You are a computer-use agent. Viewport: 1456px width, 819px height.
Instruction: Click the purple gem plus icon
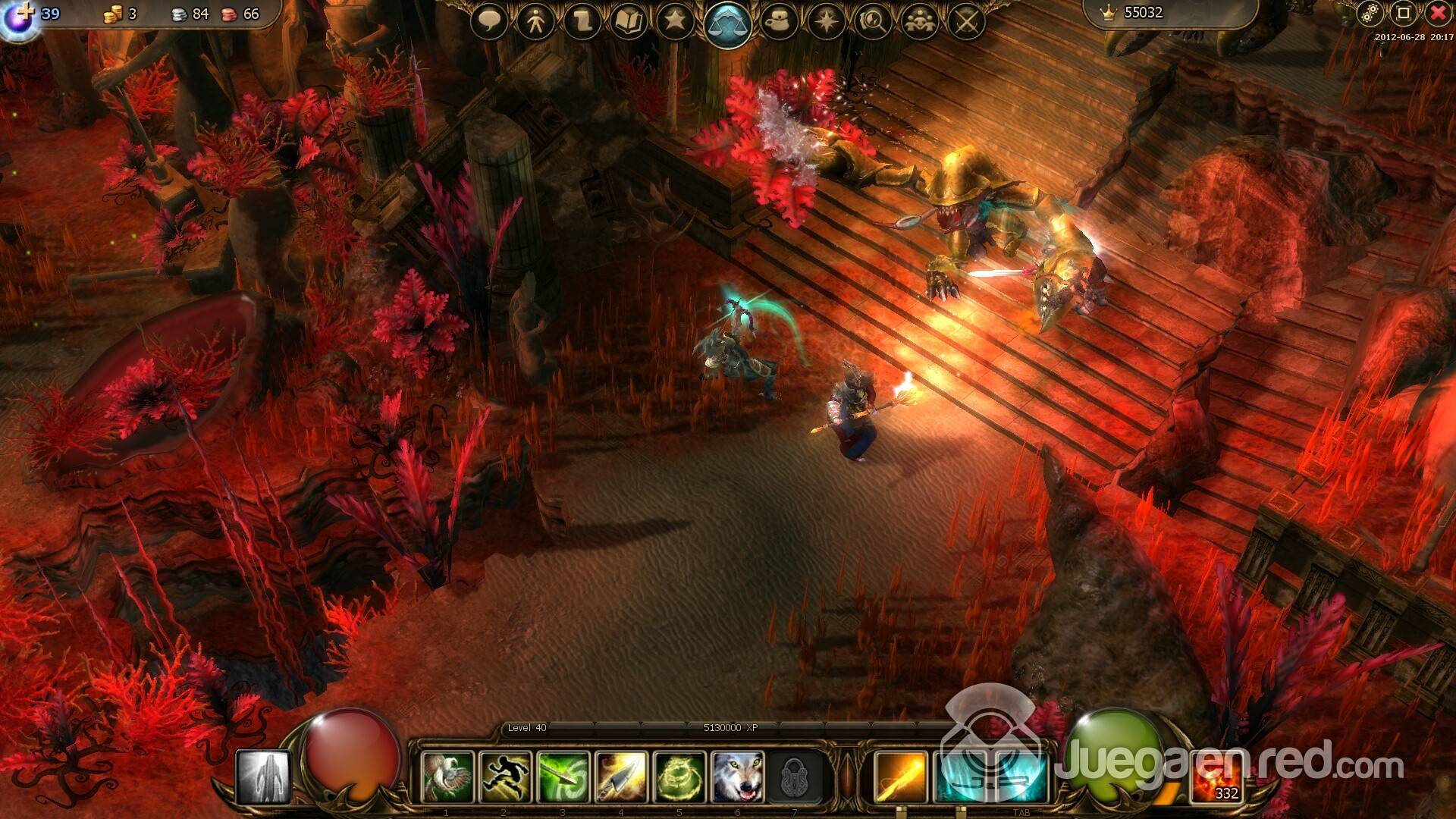click(19, 17)
